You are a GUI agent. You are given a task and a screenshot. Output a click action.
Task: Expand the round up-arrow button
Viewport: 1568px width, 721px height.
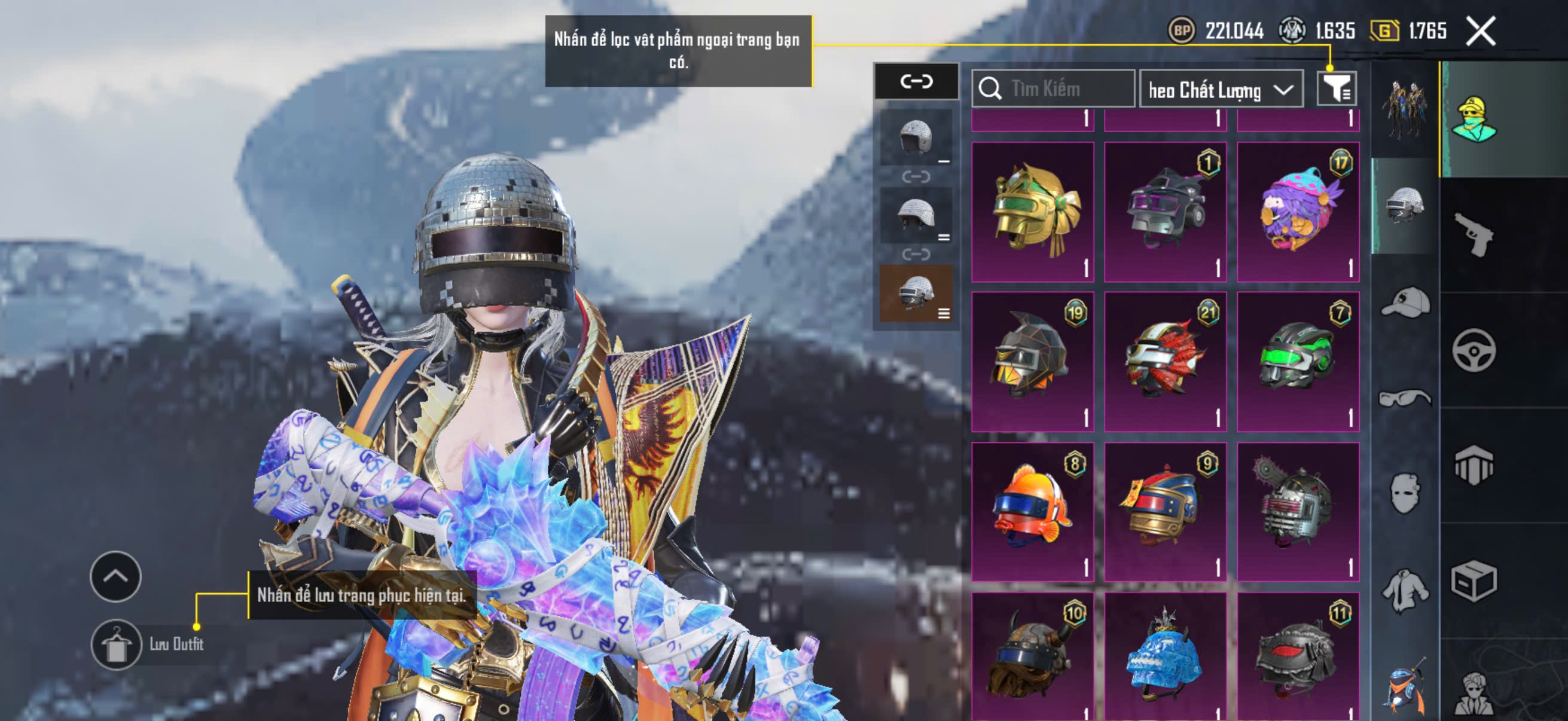pos(115,576)
